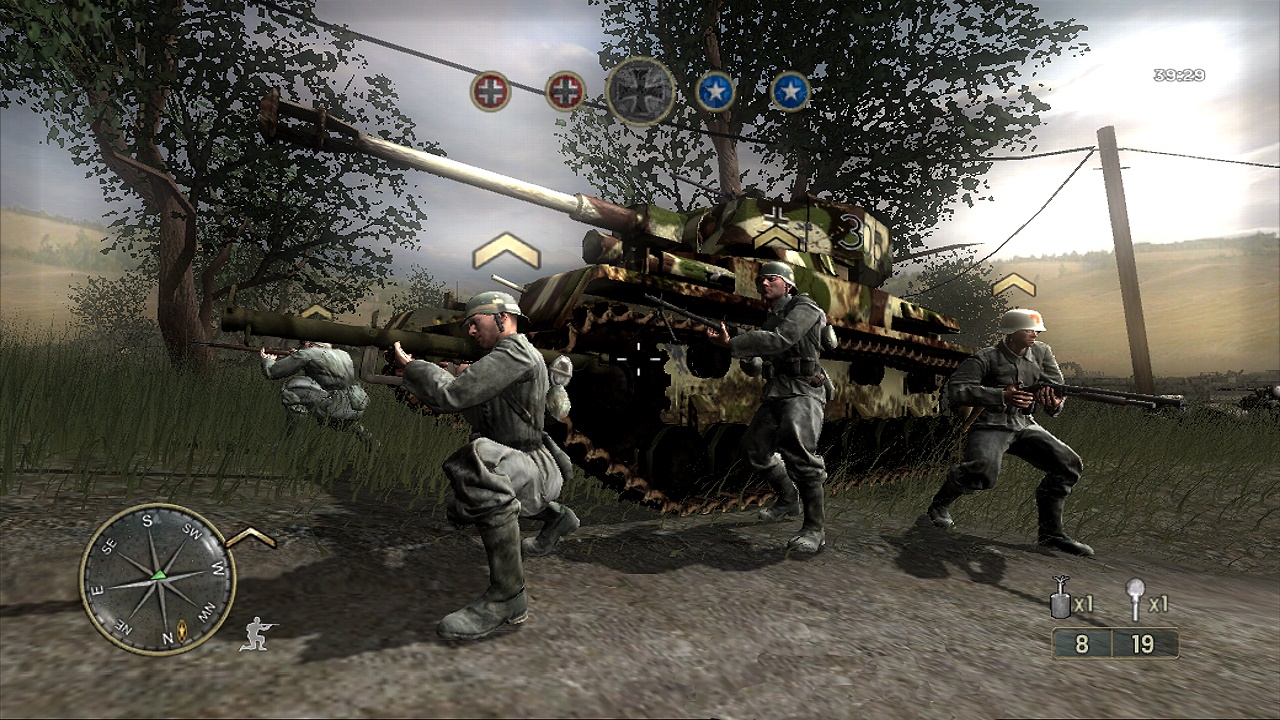
Task: Click the crouching soldier stance icon
Action: 257,634
